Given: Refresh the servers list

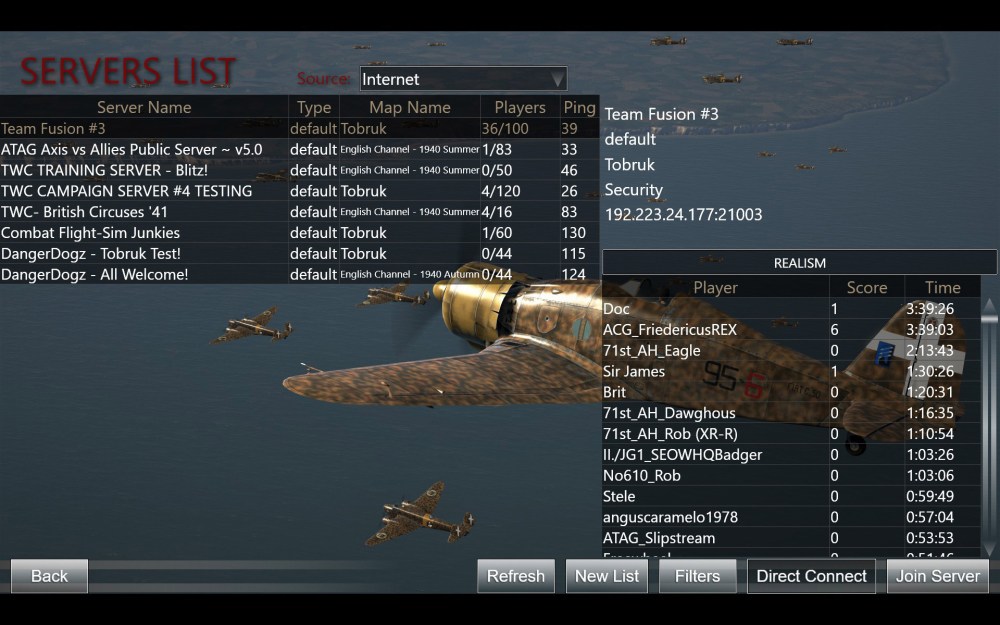Looking at the screenshot, I should click(x=516, y=576).
